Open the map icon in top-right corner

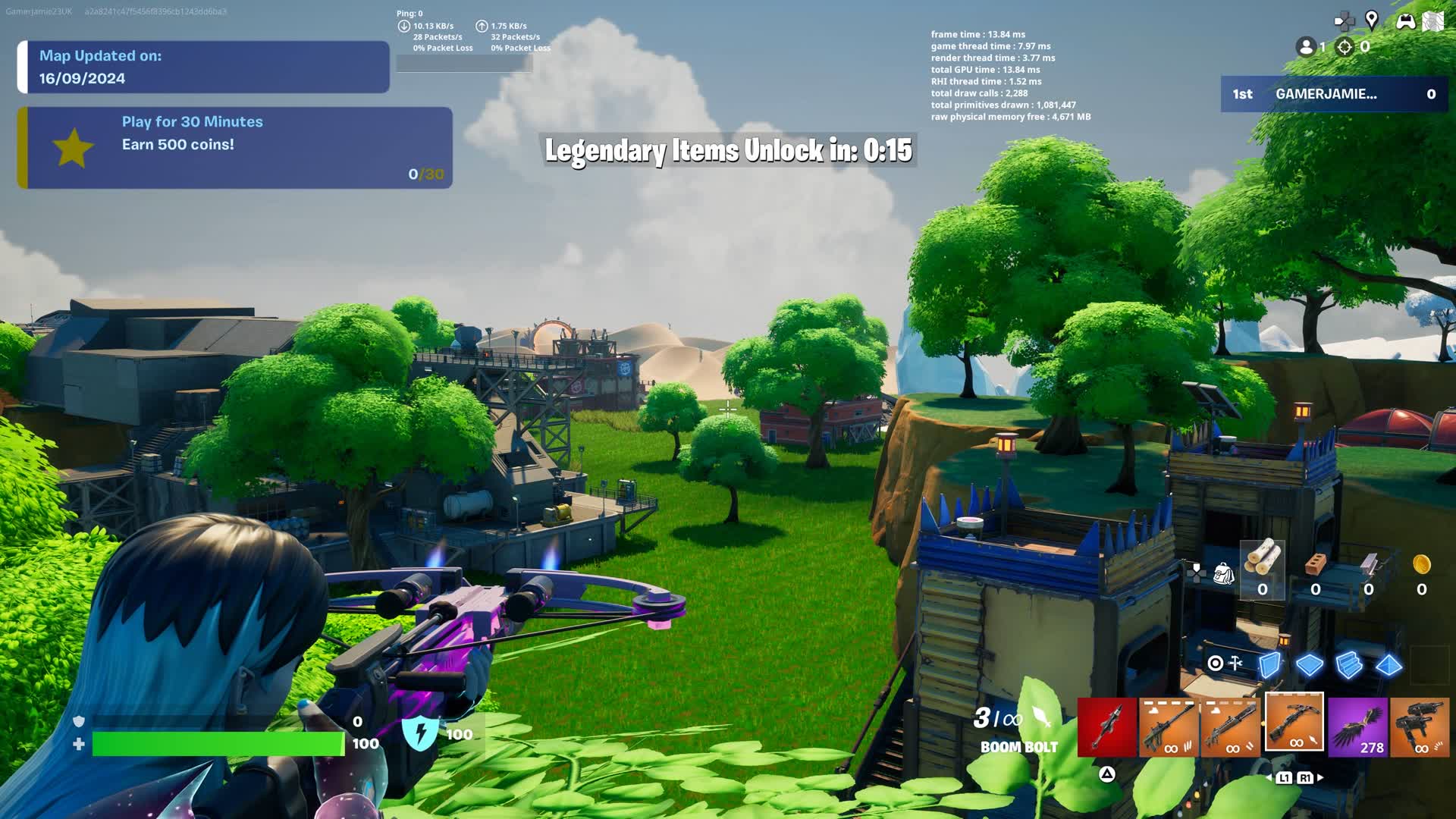tap(1432, 20)
